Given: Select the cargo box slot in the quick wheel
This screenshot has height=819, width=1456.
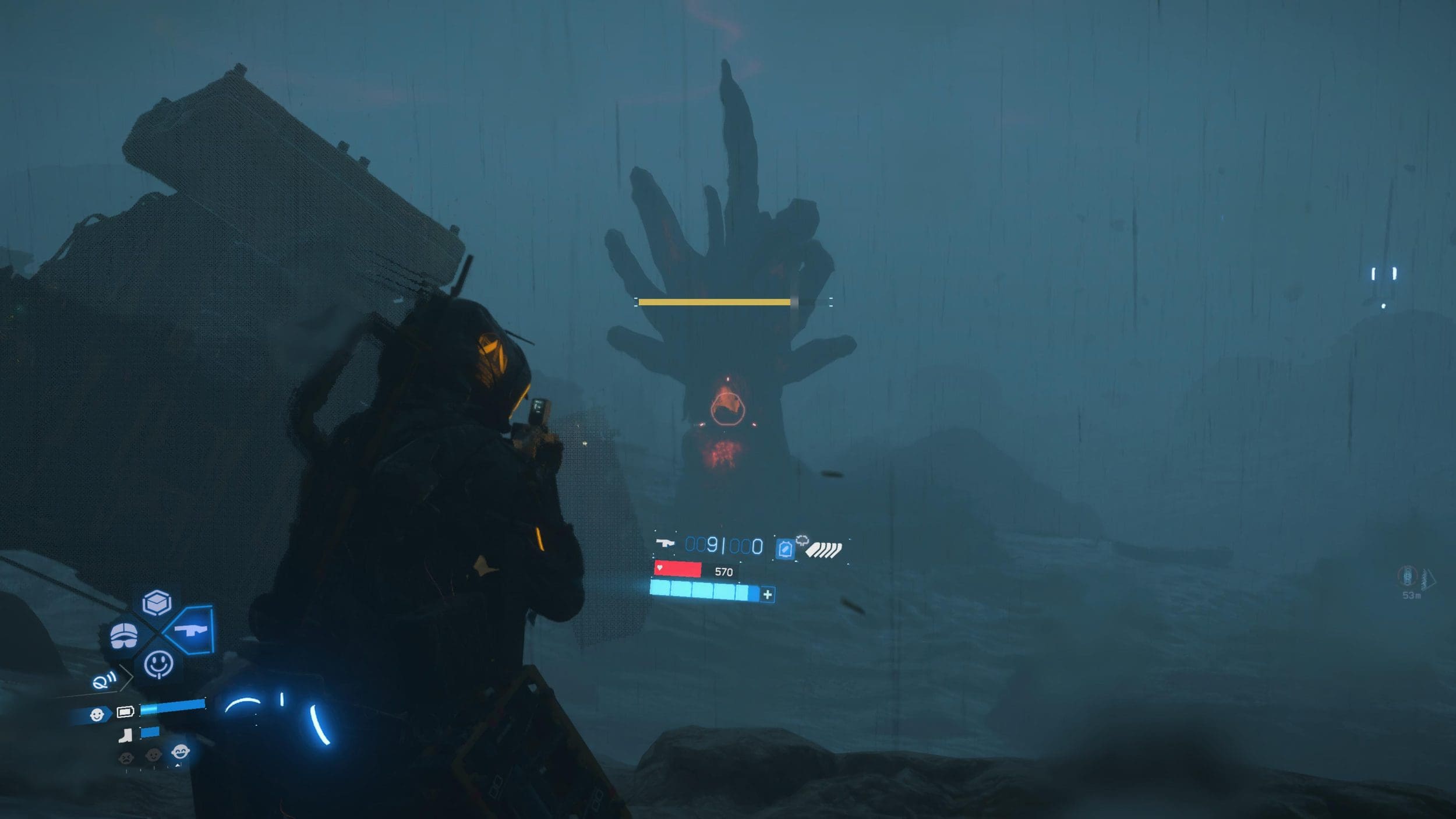Looking at the screenshot, I should pyautogui.click(x=157, y=603).
